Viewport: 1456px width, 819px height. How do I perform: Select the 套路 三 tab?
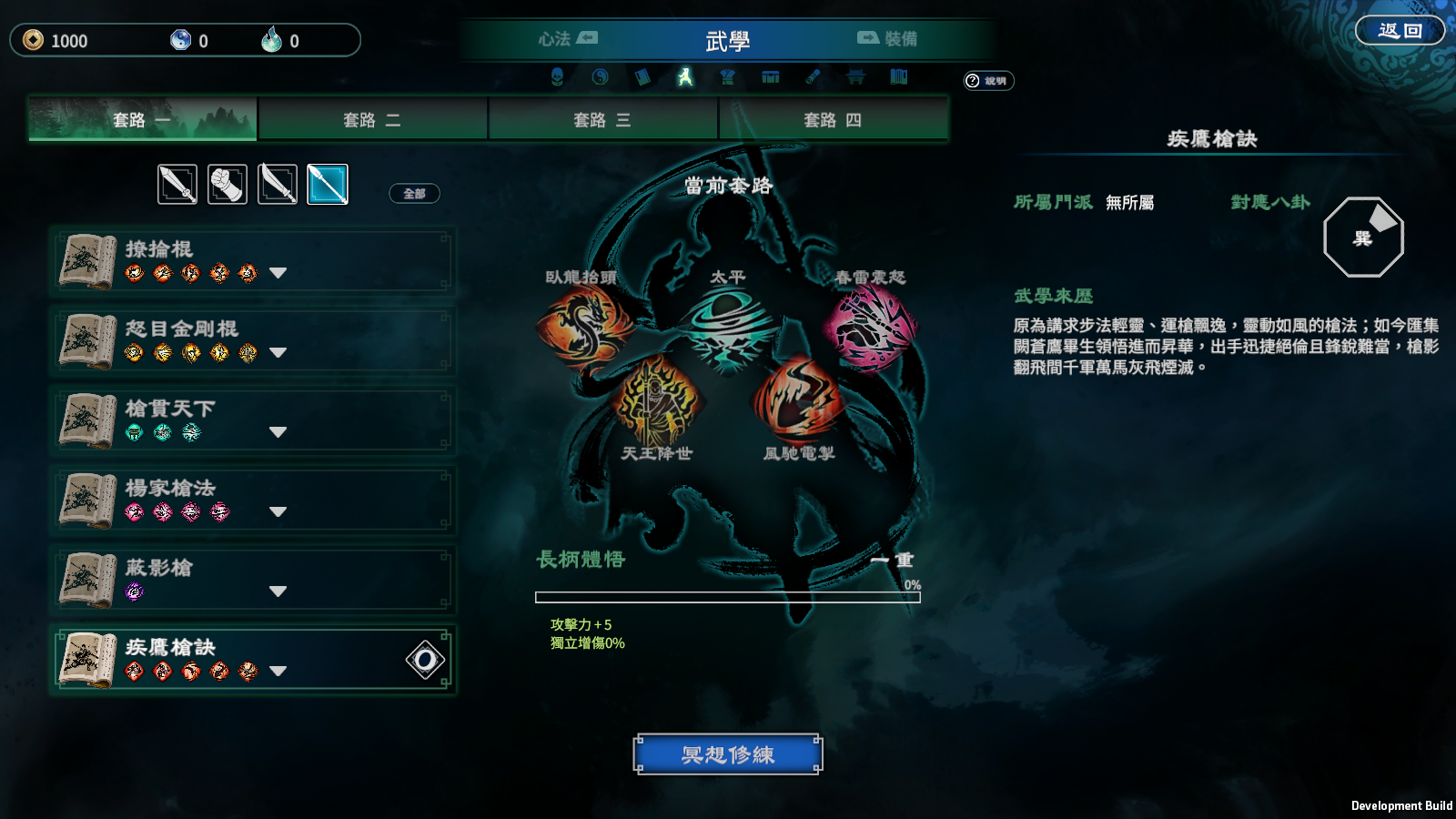click(x=602, y=120)
